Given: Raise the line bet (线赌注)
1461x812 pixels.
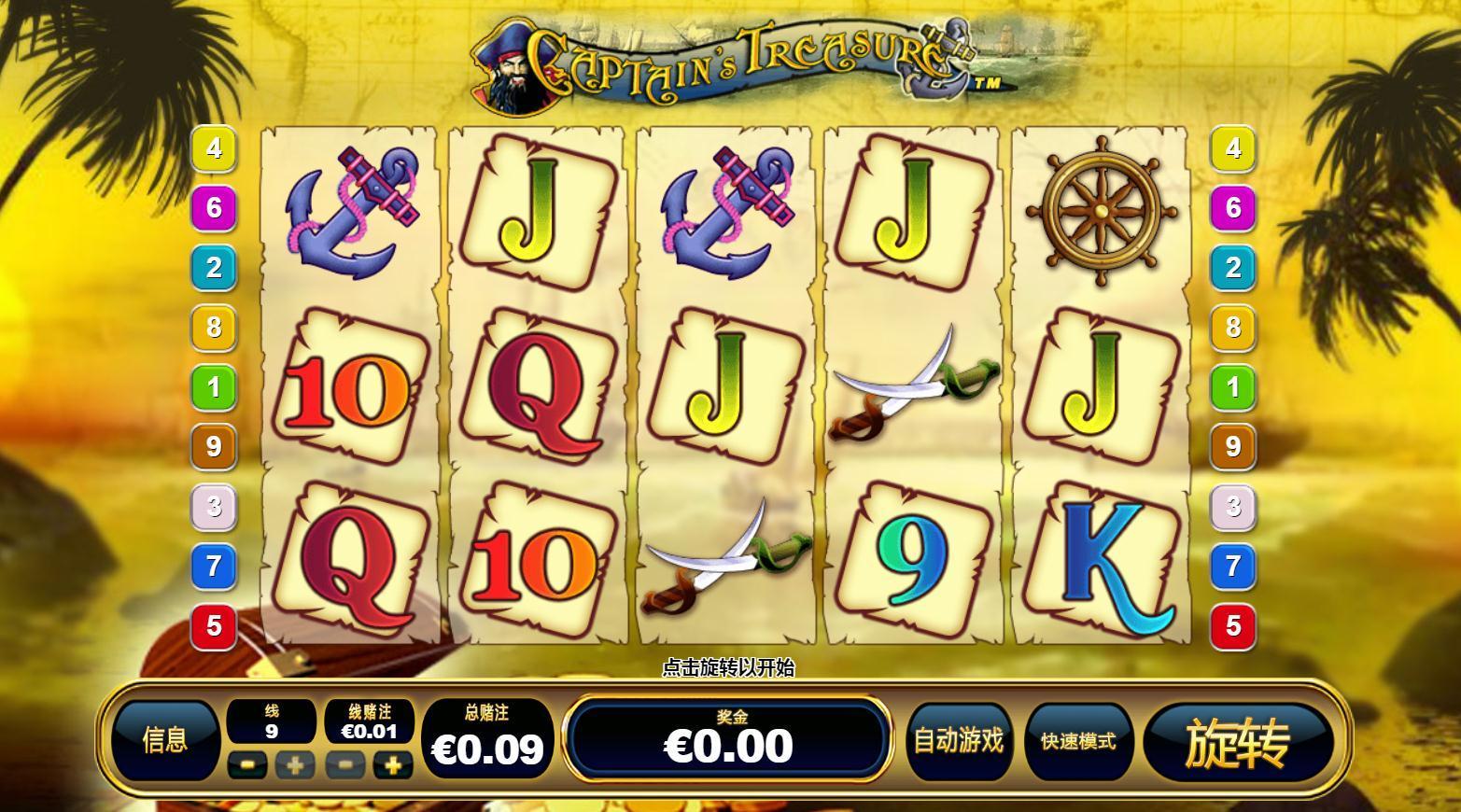Looking at the screenshot, I should point(393,766).
